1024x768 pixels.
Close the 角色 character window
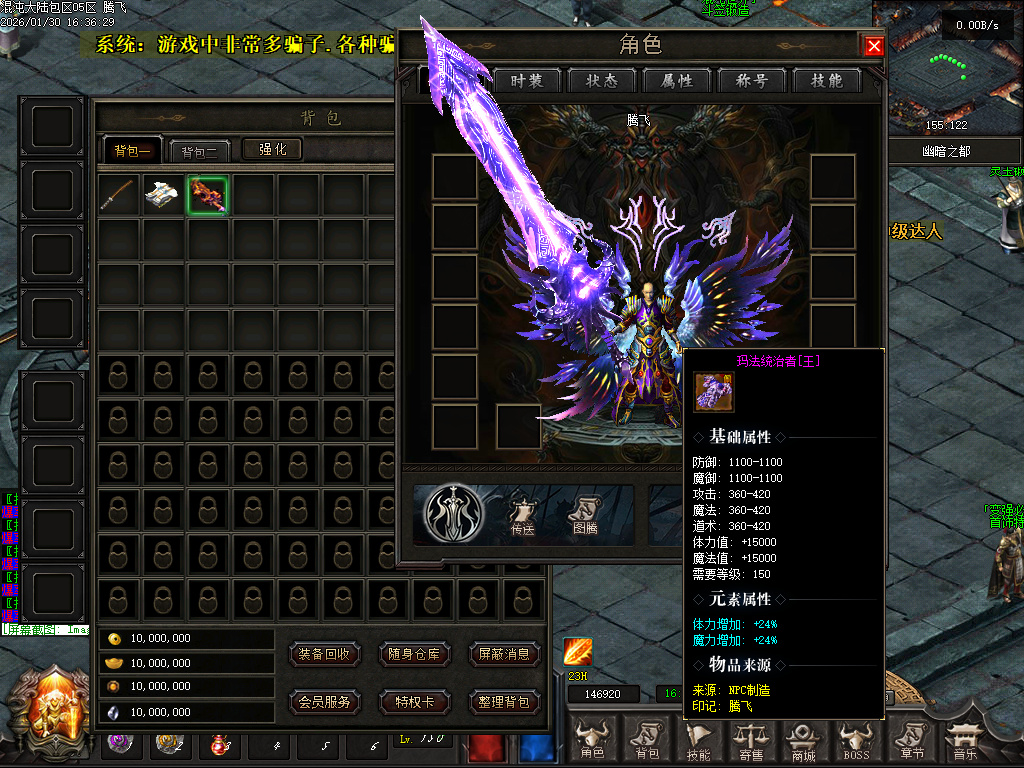pos(874,46)
